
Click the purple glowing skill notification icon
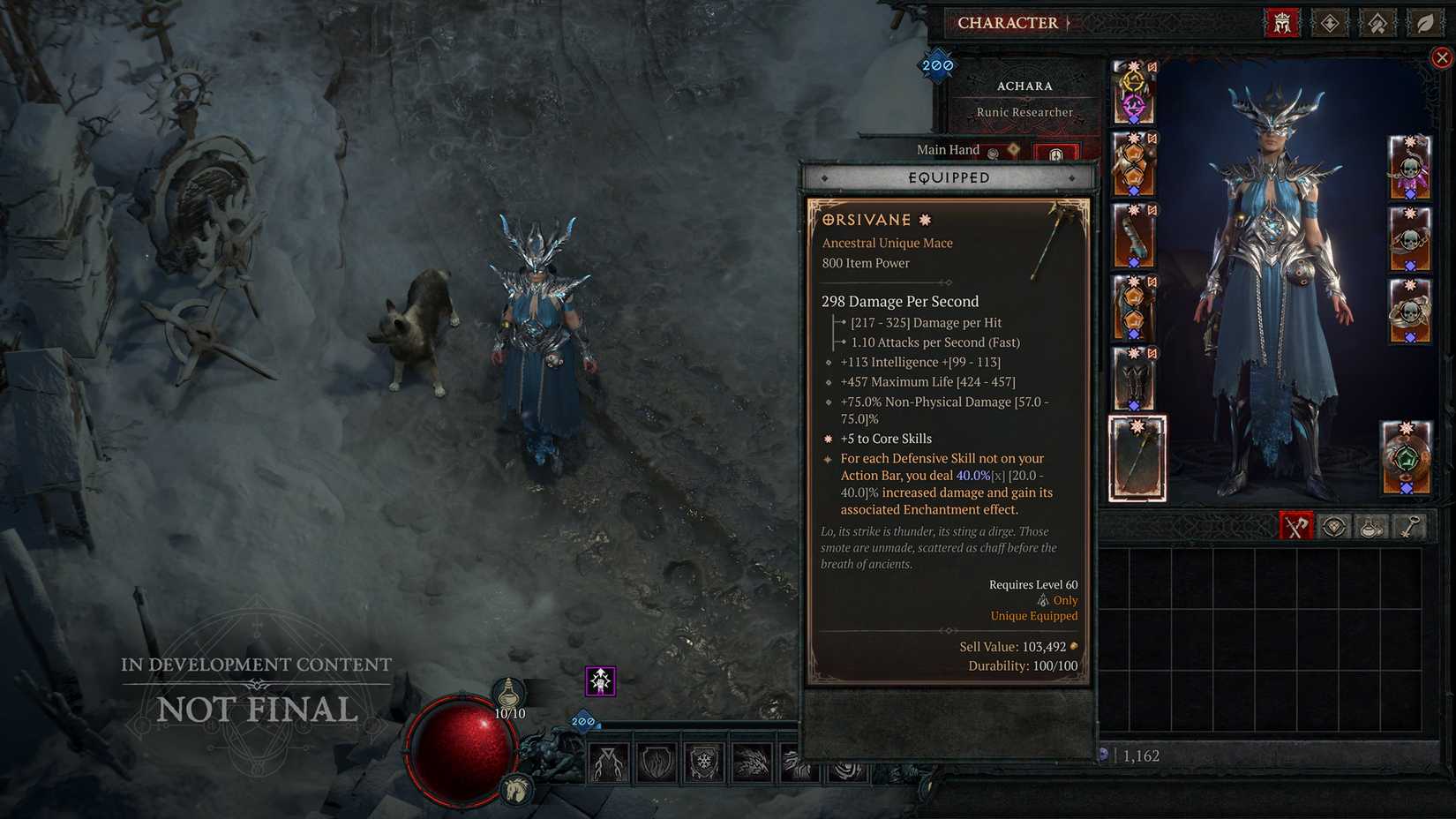(599, 680)
